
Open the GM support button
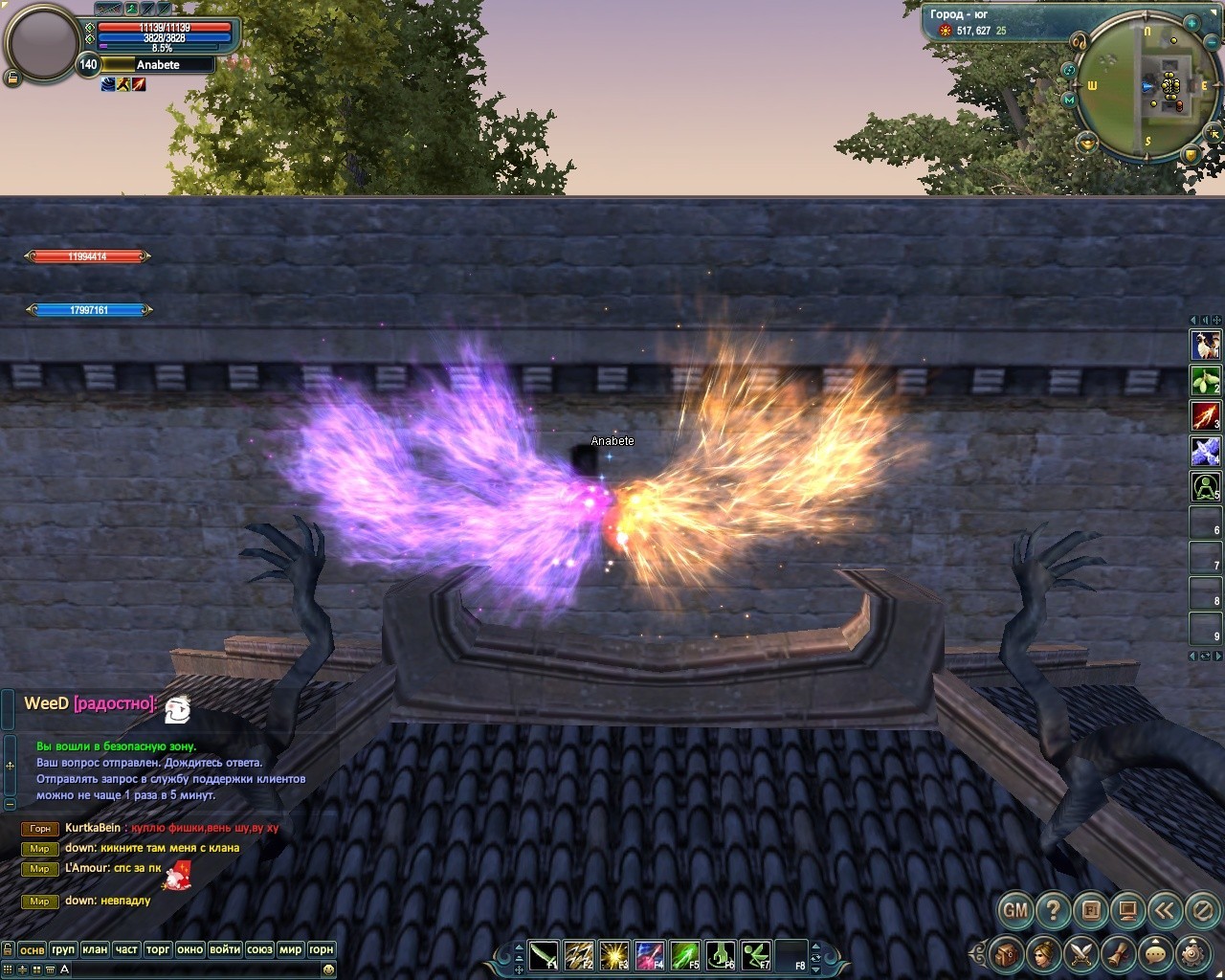tap(1015, 909)
